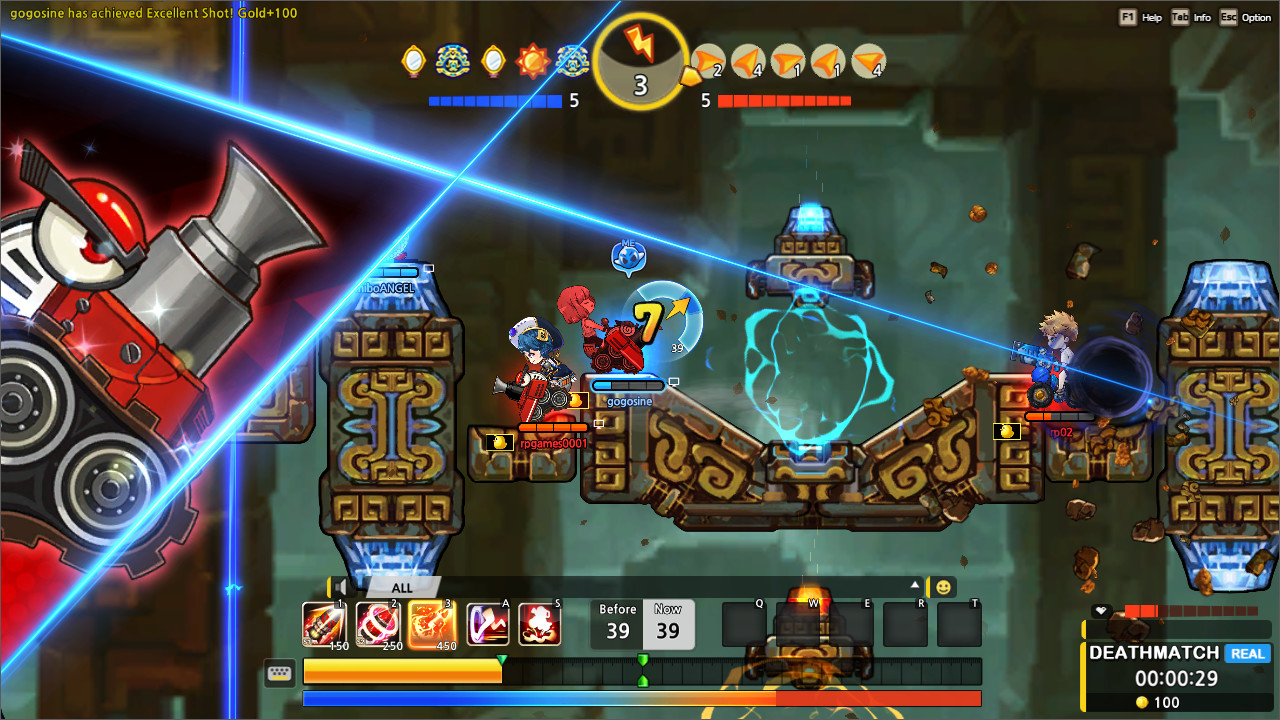Click the A dash skill icon
Viewport: 1280px width, 720px height.
click(x=487, y=622)
